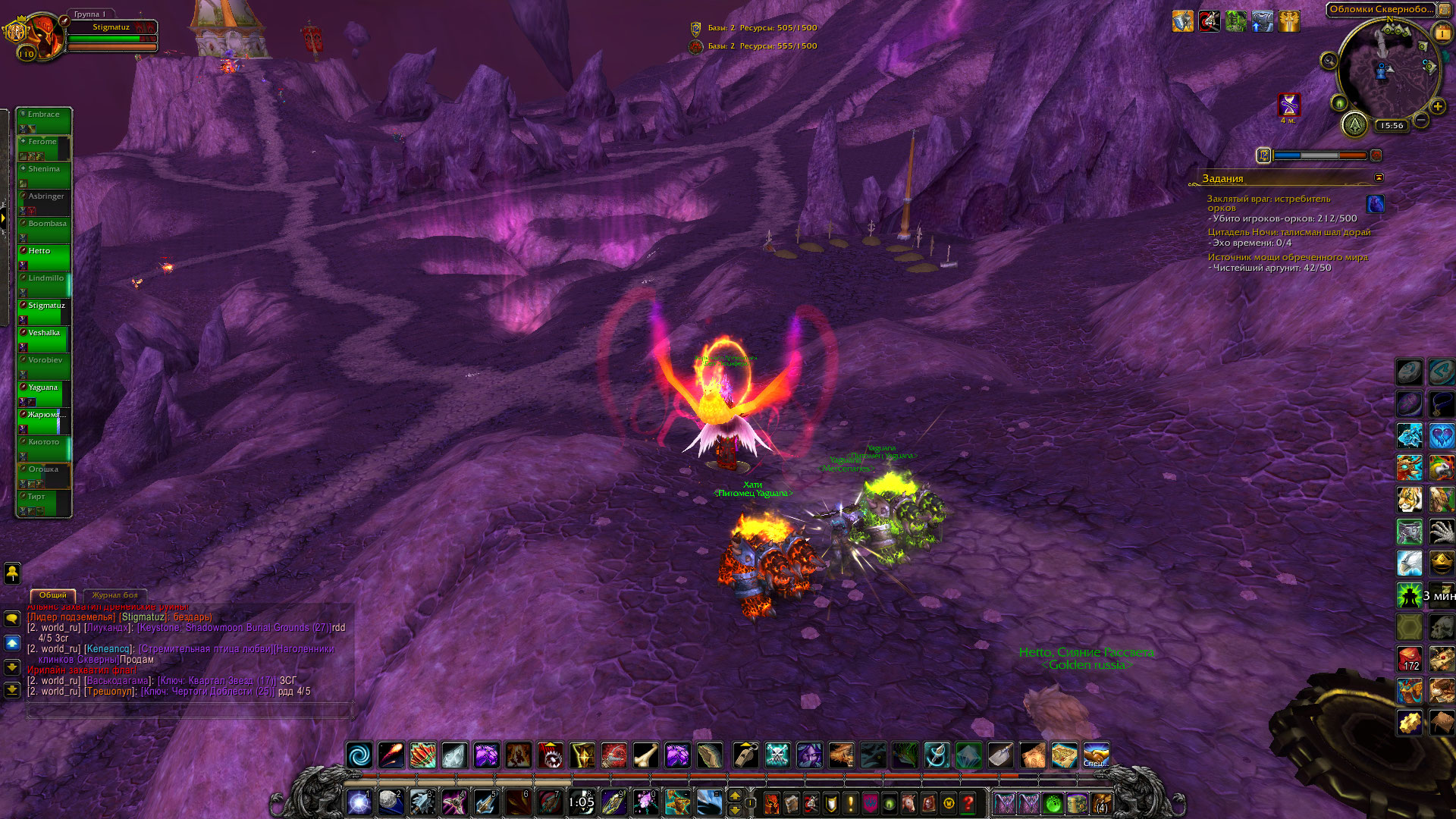
Task: Activate action slot with 1:05 cooldown
Action: click(x=582, y=802)
